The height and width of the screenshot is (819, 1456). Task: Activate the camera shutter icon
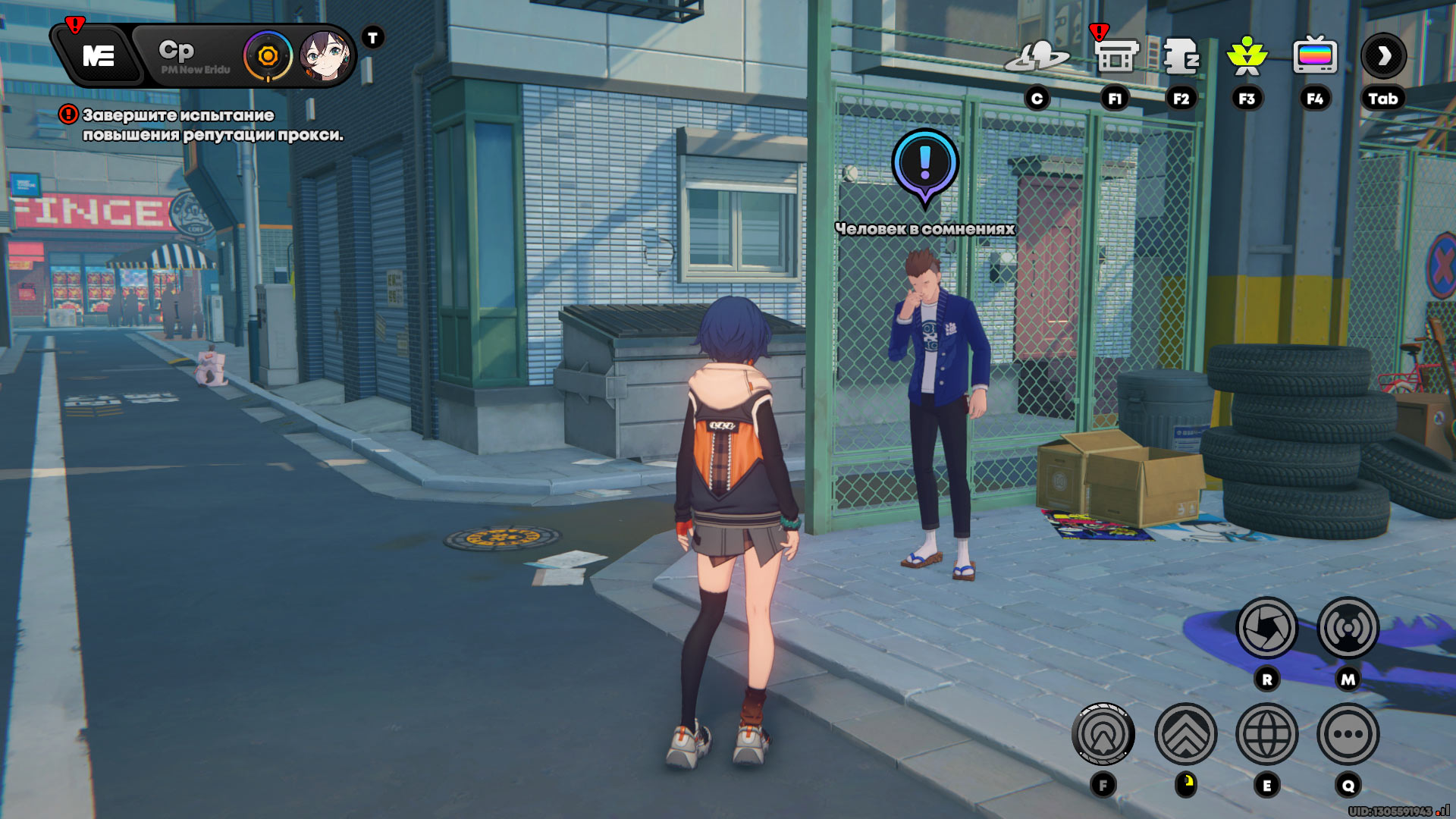[x=1266, y=628]
